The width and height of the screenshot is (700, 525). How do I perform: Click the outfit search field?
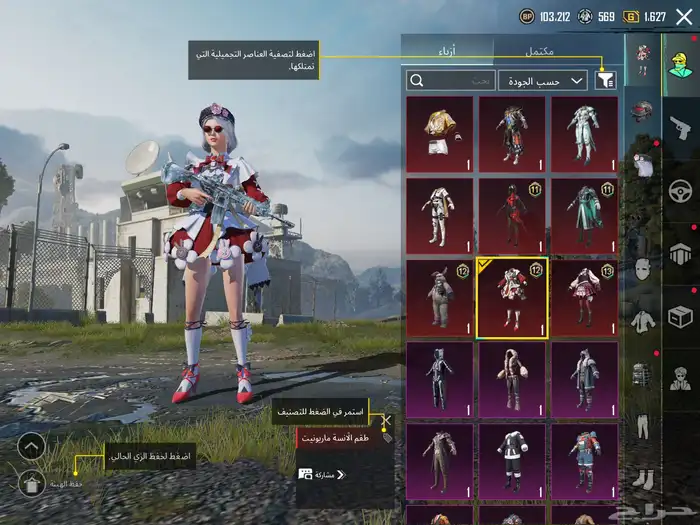click(x=450, y=80)
